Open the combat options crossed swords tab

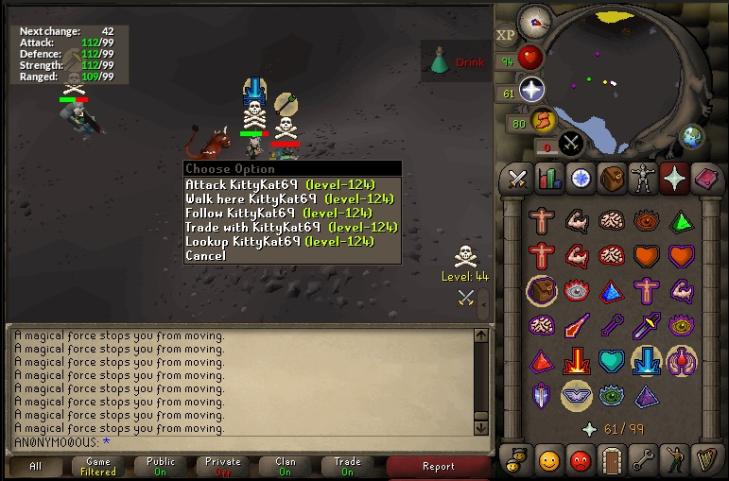coord(517,178)
